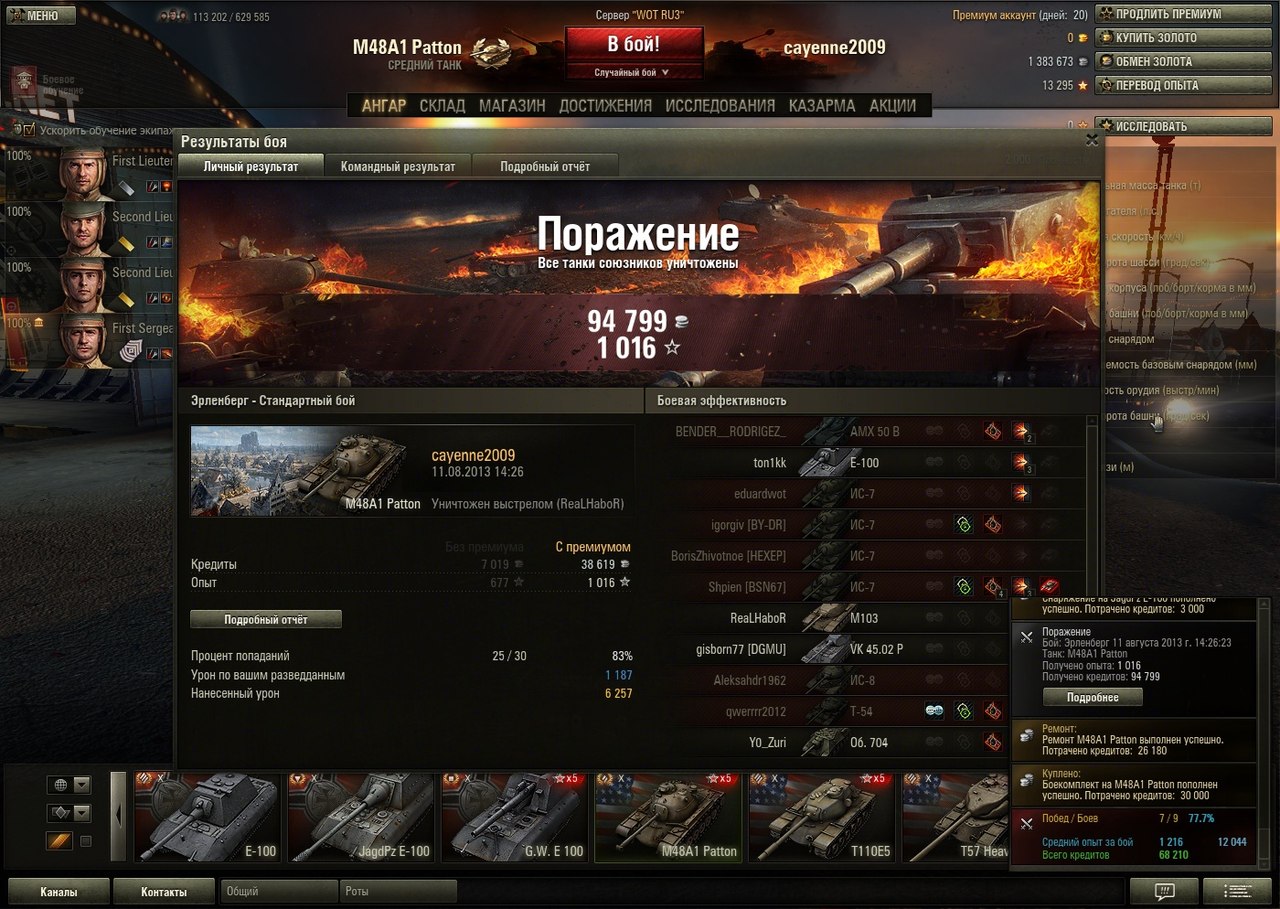Click the Подробнее notification button
The image size is (1280, 909).
(x=1092, y=697)
